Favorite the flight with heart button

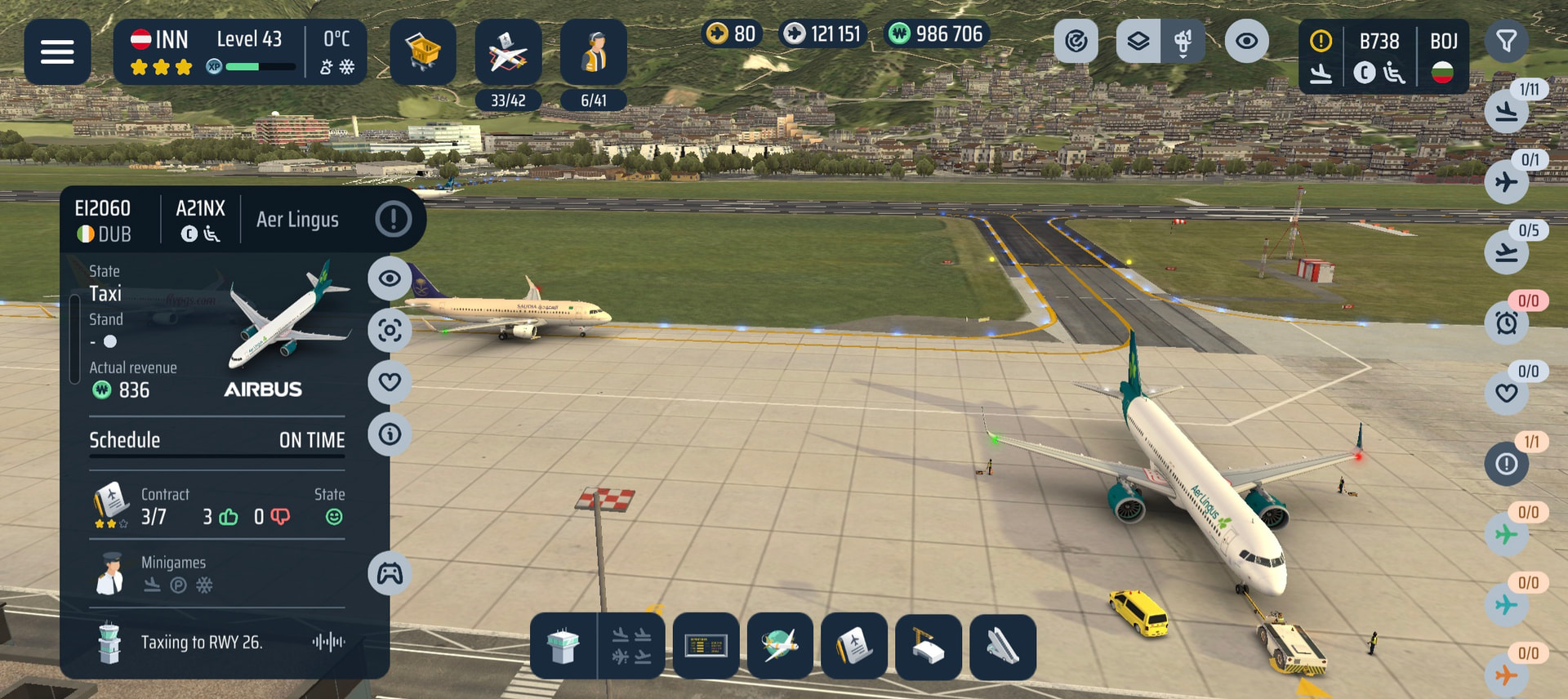390,381
